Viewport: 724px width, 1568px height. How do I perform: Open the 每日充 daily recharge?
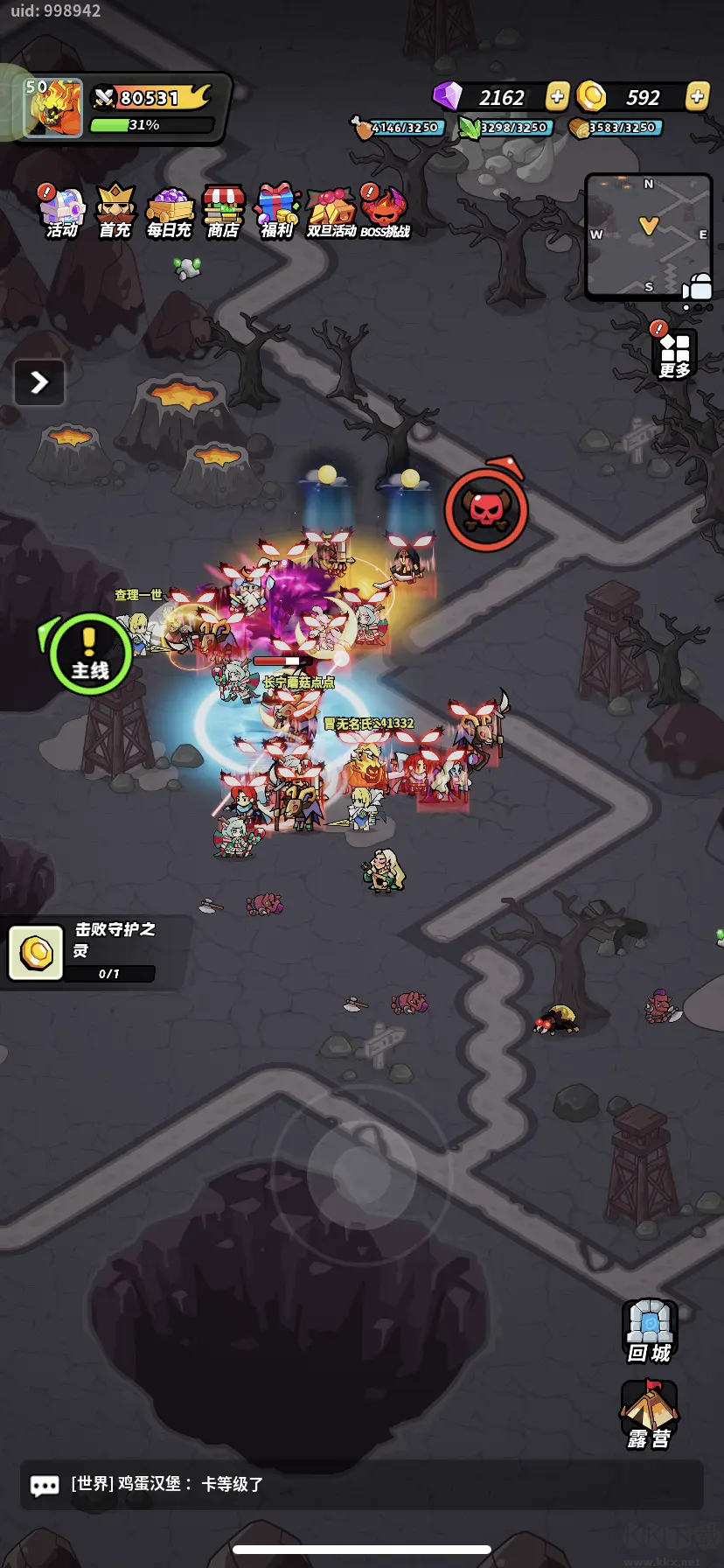point(169,213)
